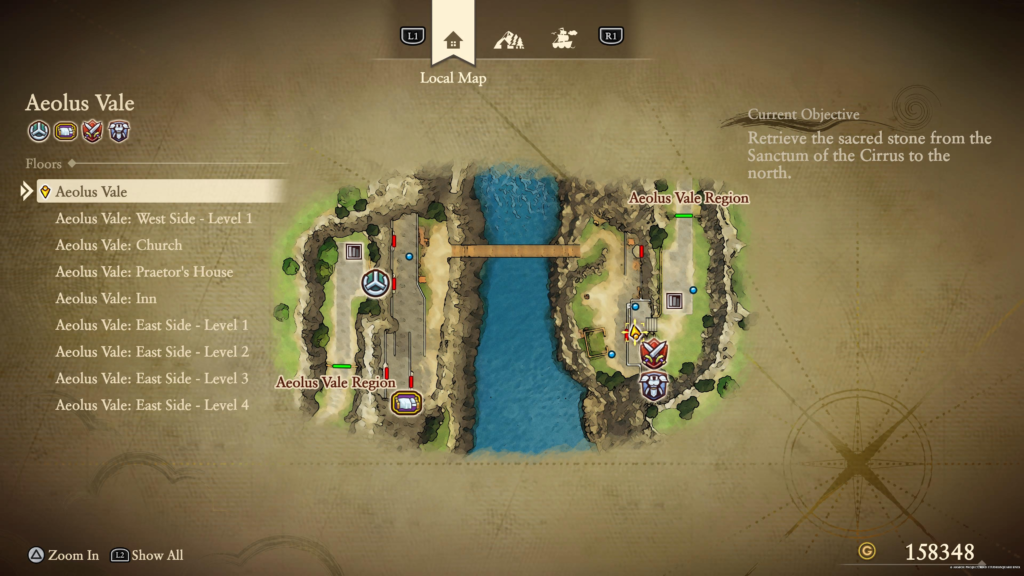
Task: Open Aeolus Vale: East Side - Level 3
Action: pos(152,378)
